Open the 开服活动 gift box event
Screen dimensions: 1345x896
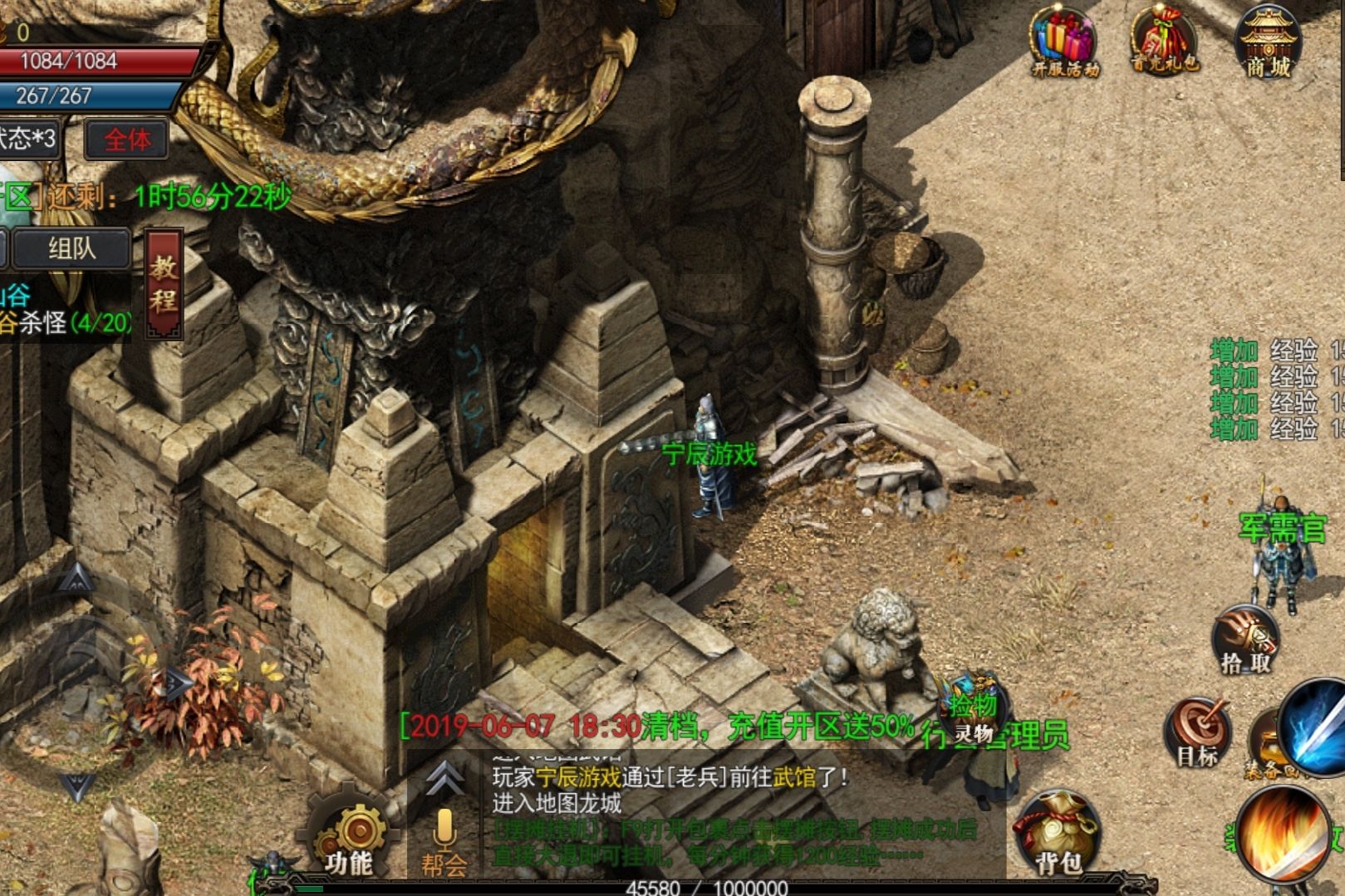click(1064, 43)
